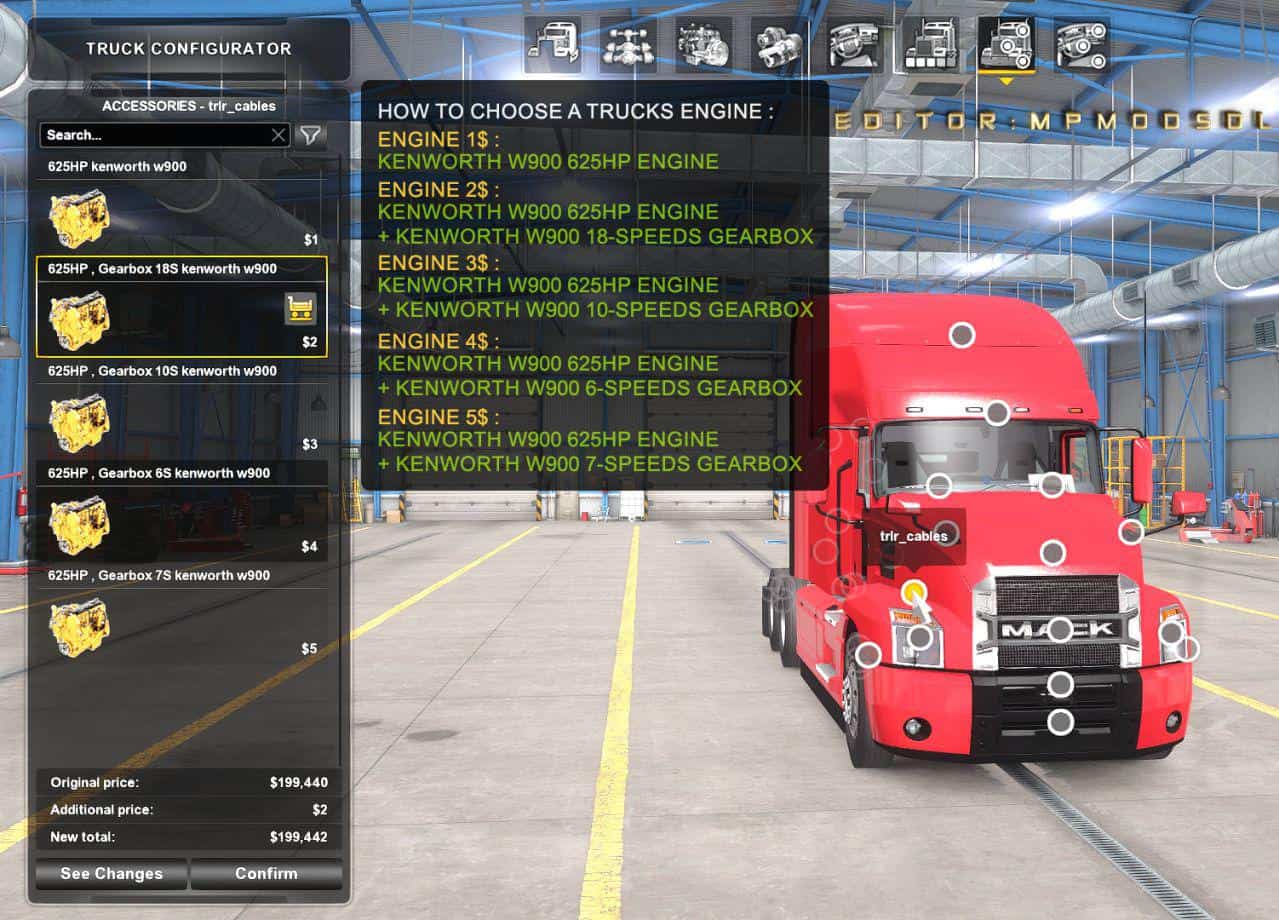1279x920 pixels.
Task: Choose the 625HP Gearbox 10S kenworth option
Action: [181, 422]
